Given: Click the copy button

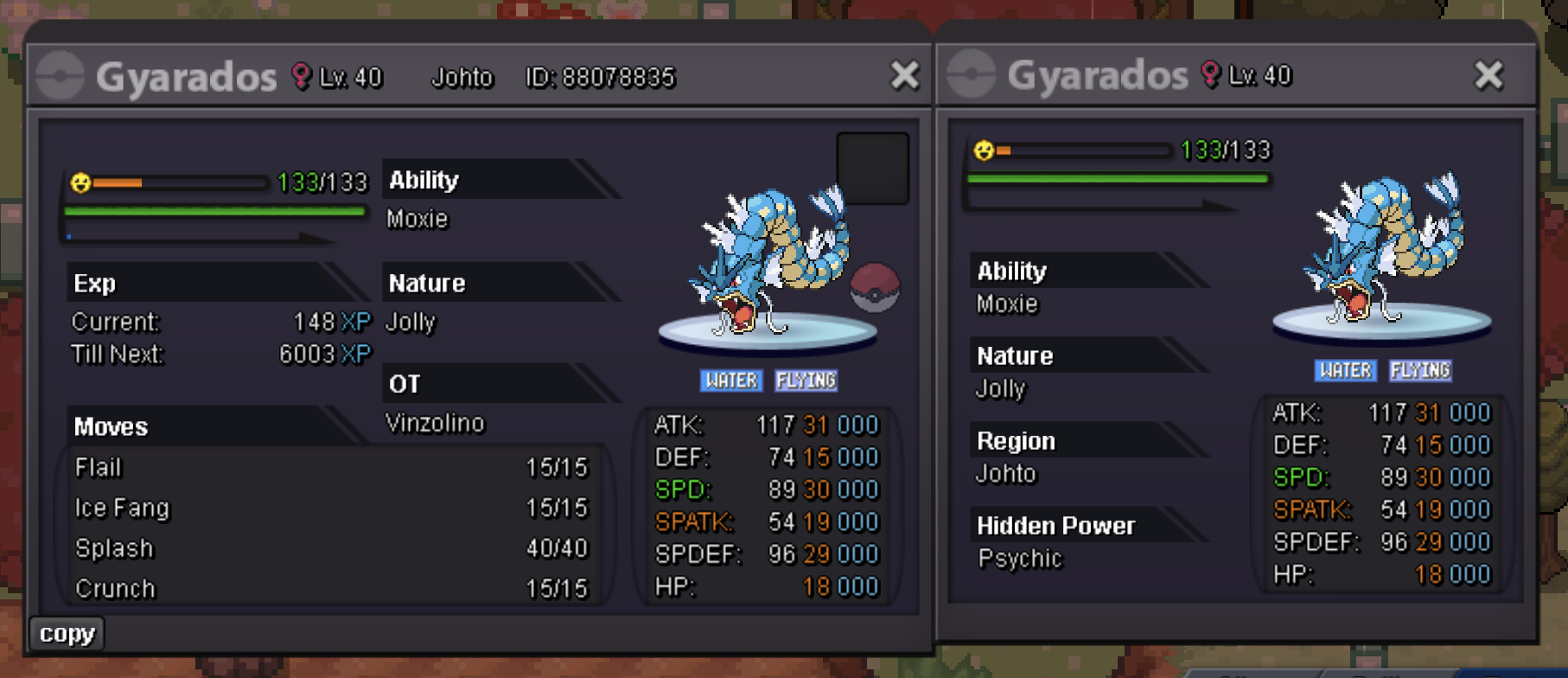Looking at the screenshot, I should tap(67, 634).
